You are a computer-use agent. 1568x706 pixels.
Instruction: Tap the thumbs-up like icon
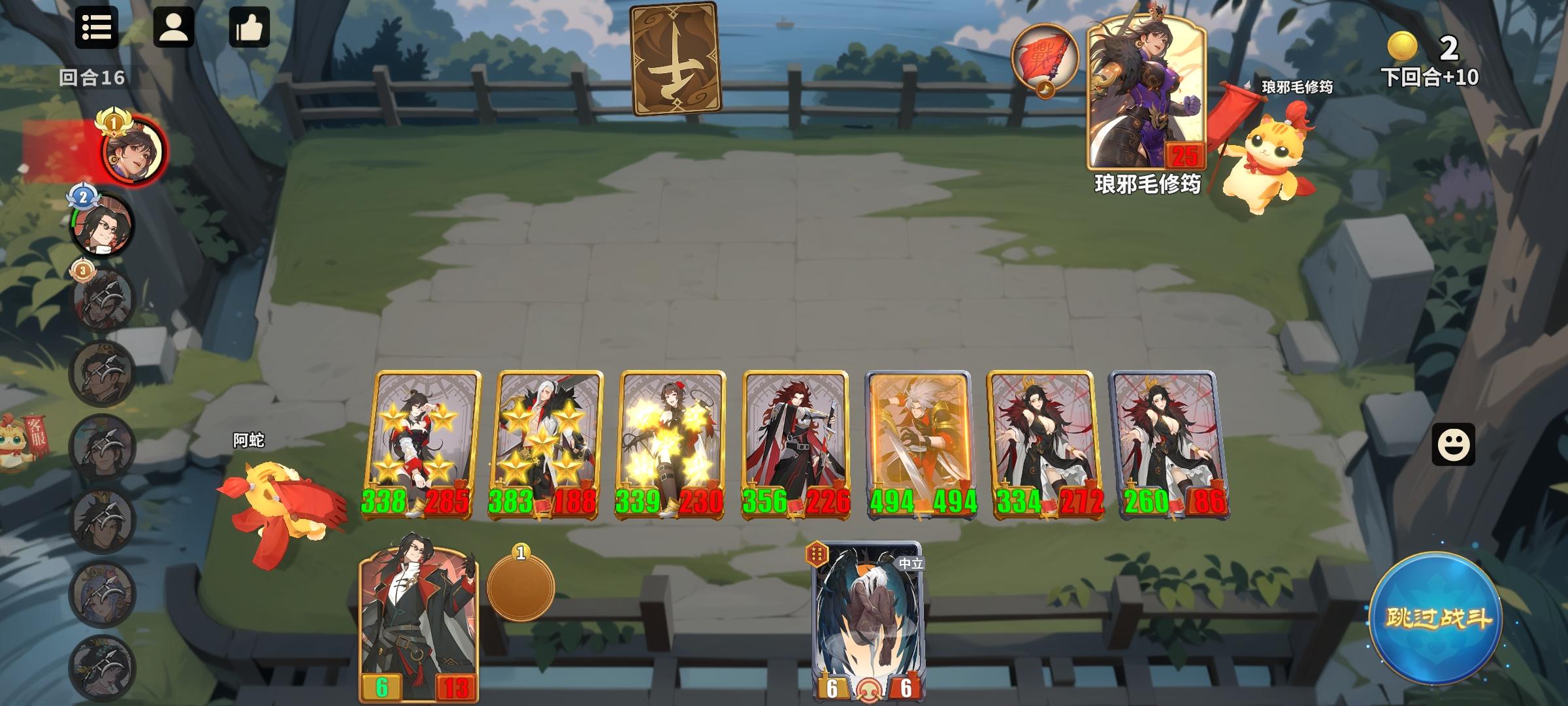tap(250, 29)
